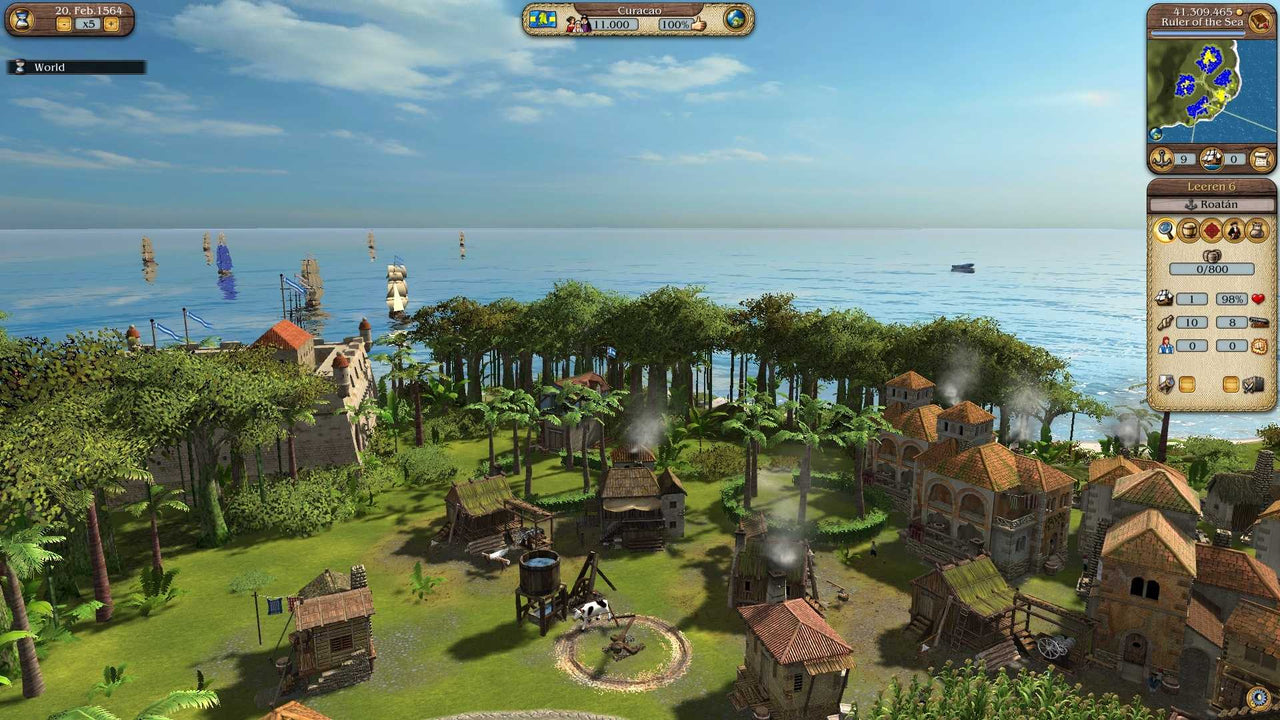Click the crew sack icon on the Leeren 6 panel
Screen dimensions: 1280x720
[x=1258, y=229]
